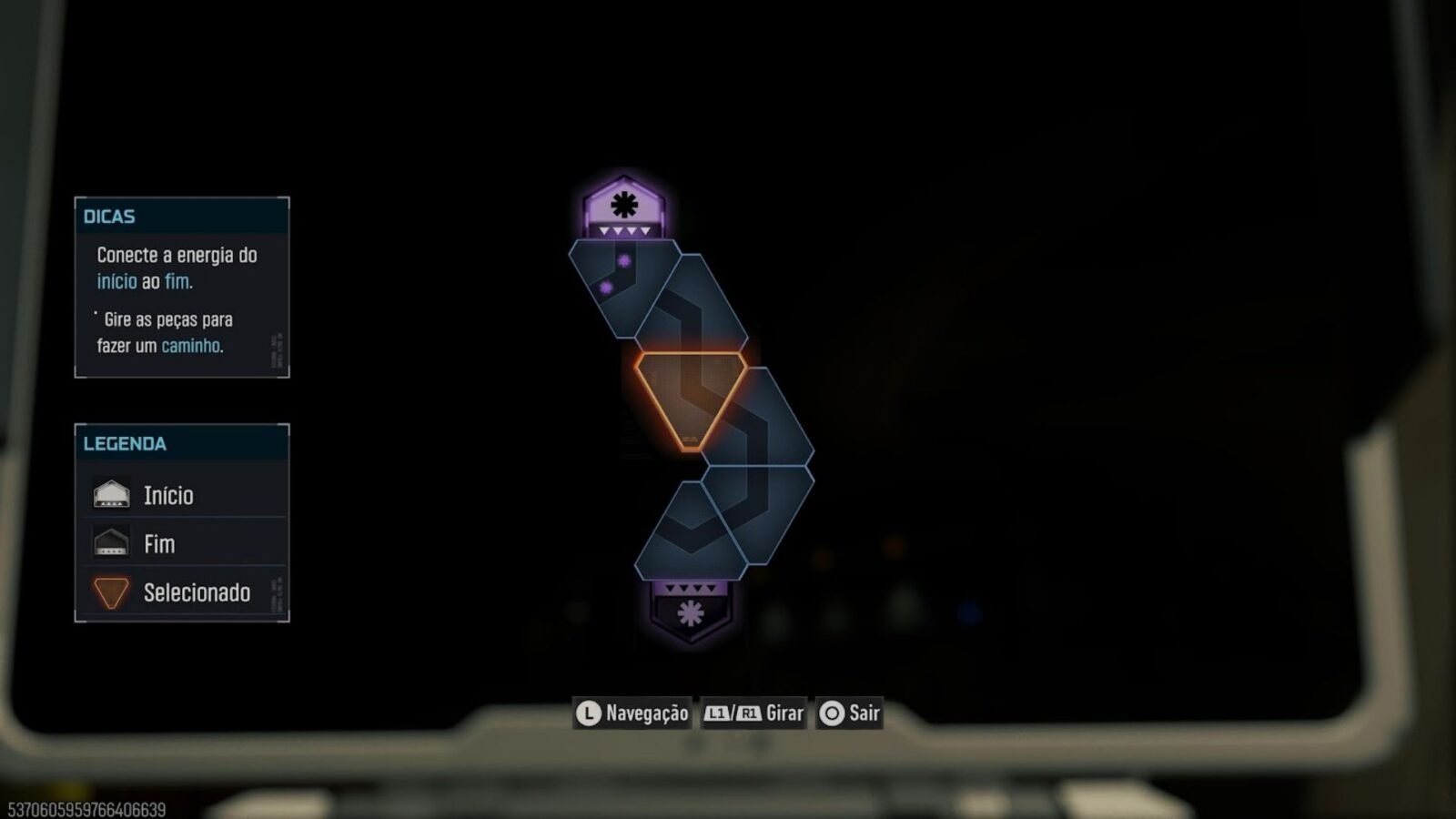The height and width of the screenshot is (819, 1456).
Task: Select the end node with the pale asterisk
Action: (691, 612)
